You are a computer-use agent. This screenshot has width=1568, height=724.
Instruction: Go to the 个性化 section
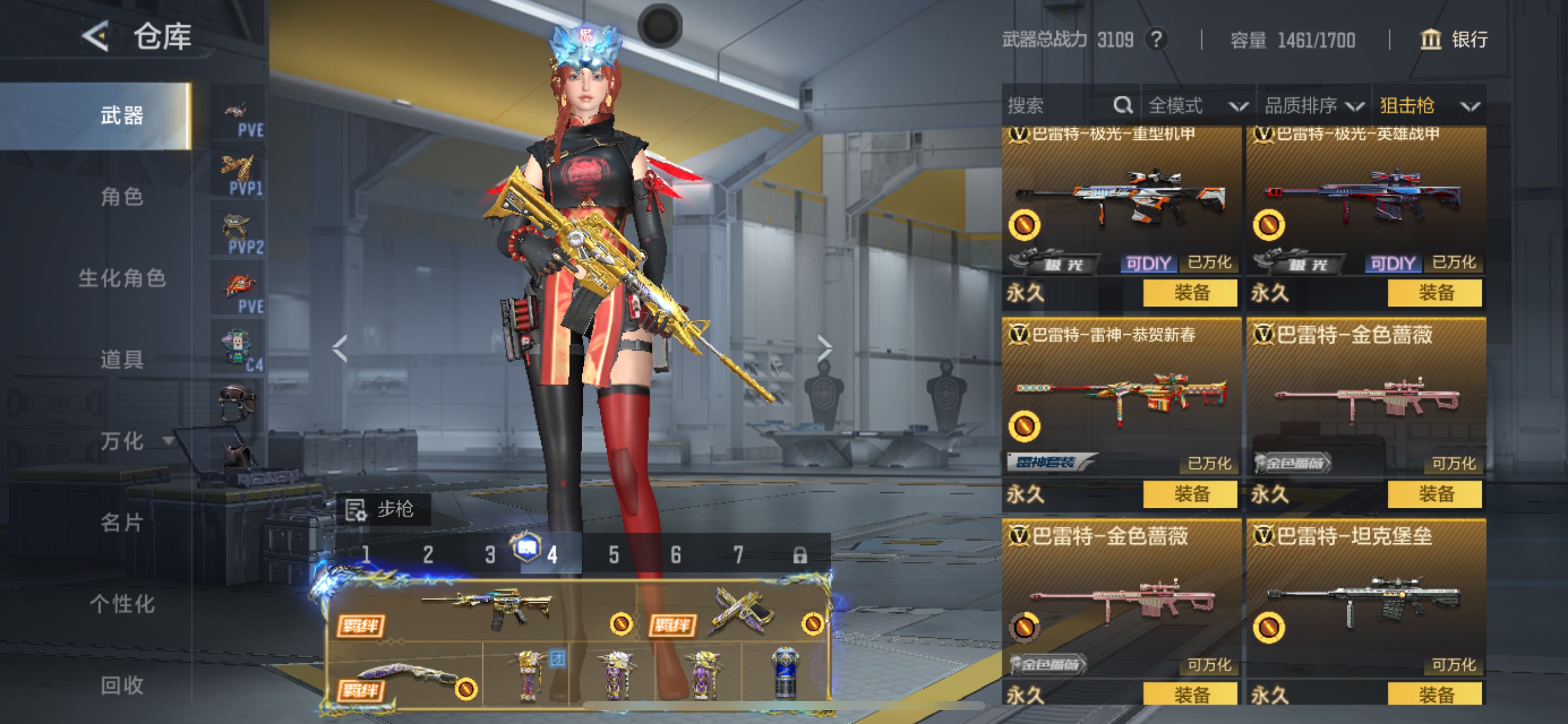click(122, 603)
